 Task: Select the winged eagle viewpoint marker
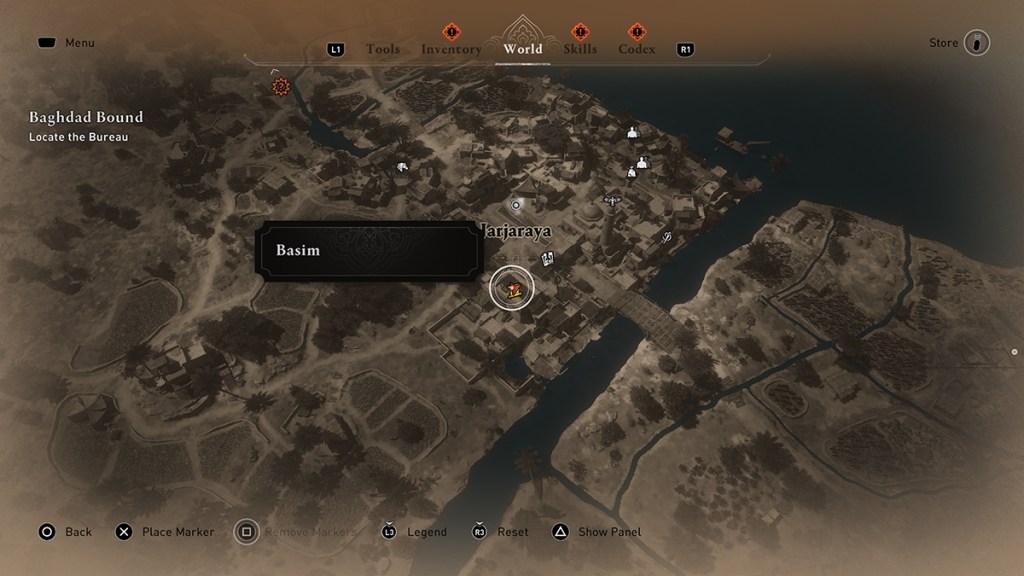[x=611, y=200]
